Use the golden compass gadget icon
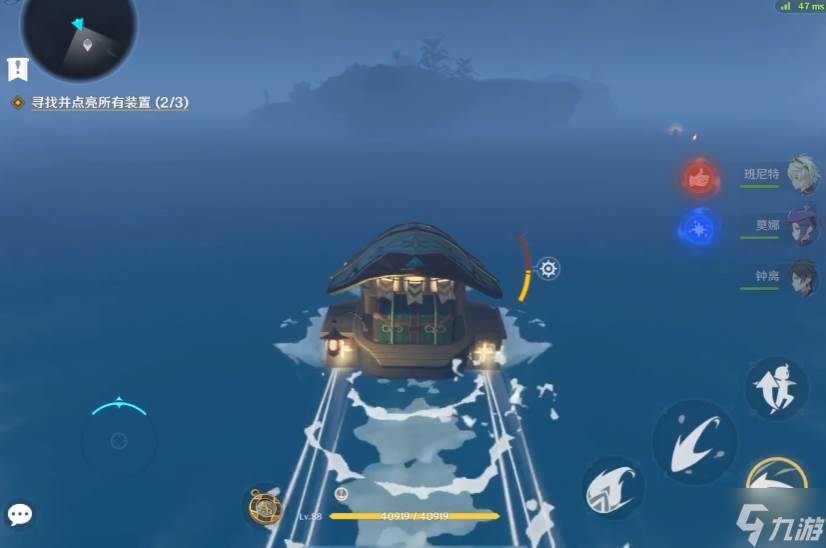This screenshot has height=548, width=826. click(264, 508)
